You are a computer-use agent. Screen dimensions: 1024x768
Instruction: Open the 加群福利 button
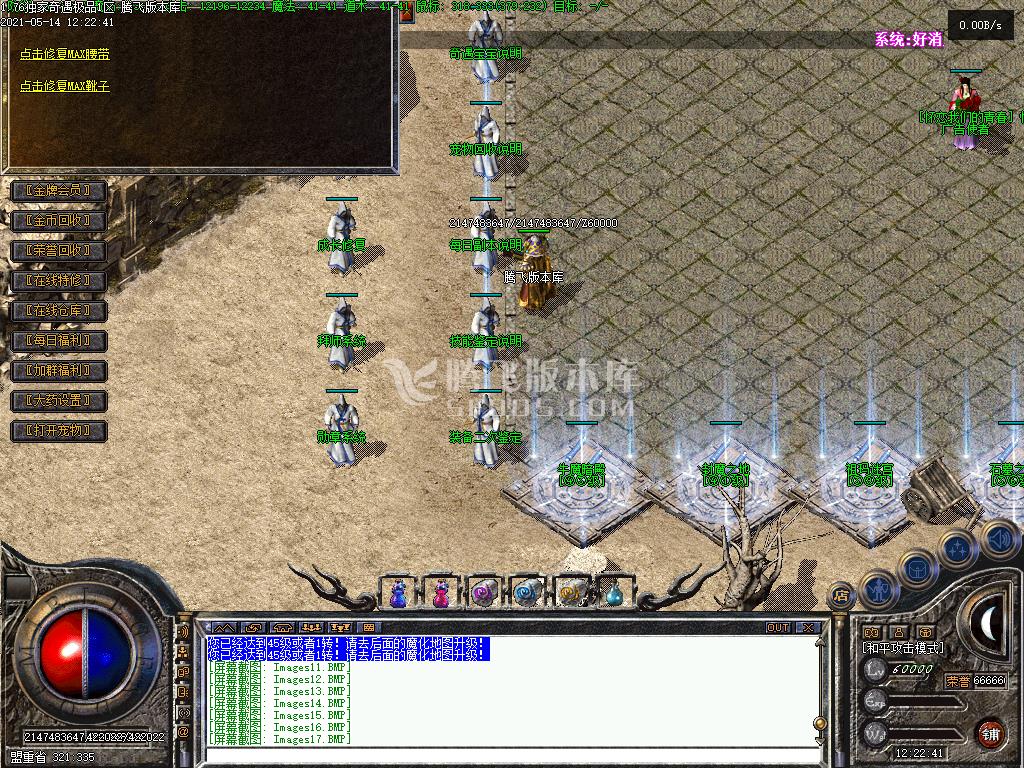tap(58, 371)
